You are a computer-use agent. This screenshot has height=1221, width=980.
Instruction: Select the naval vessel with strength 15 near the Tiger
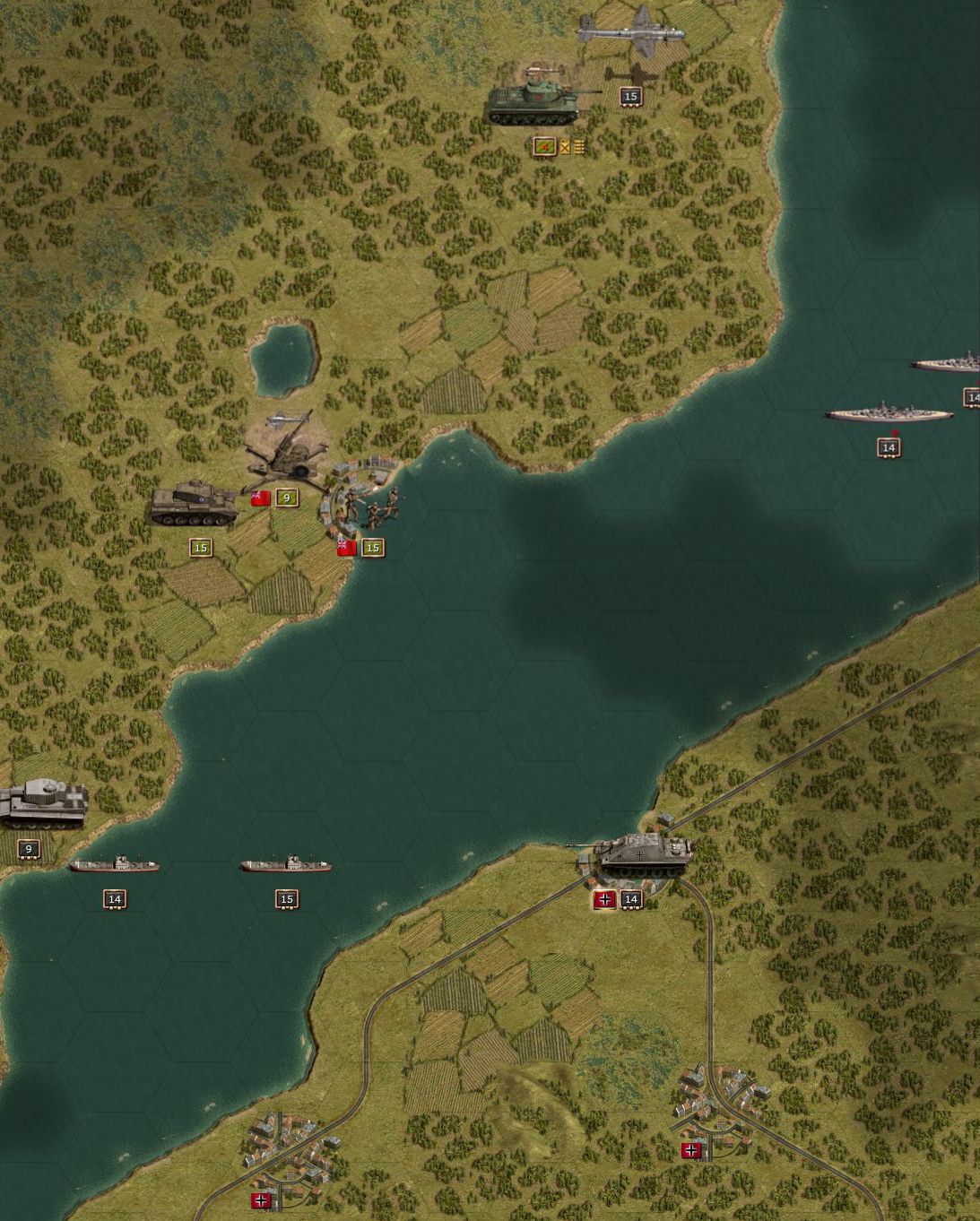pos(286,865)
